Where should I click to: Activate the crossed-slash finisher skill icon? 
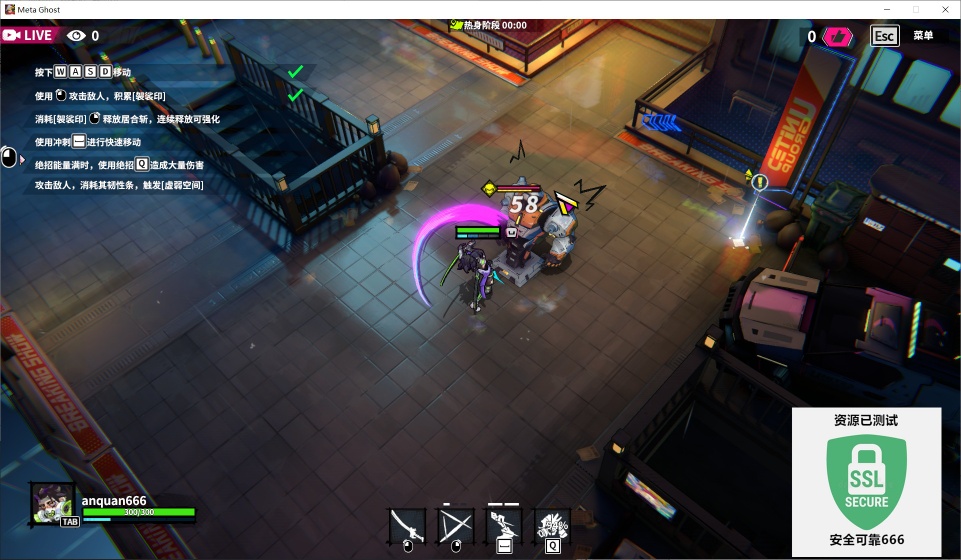pos(456,526)
